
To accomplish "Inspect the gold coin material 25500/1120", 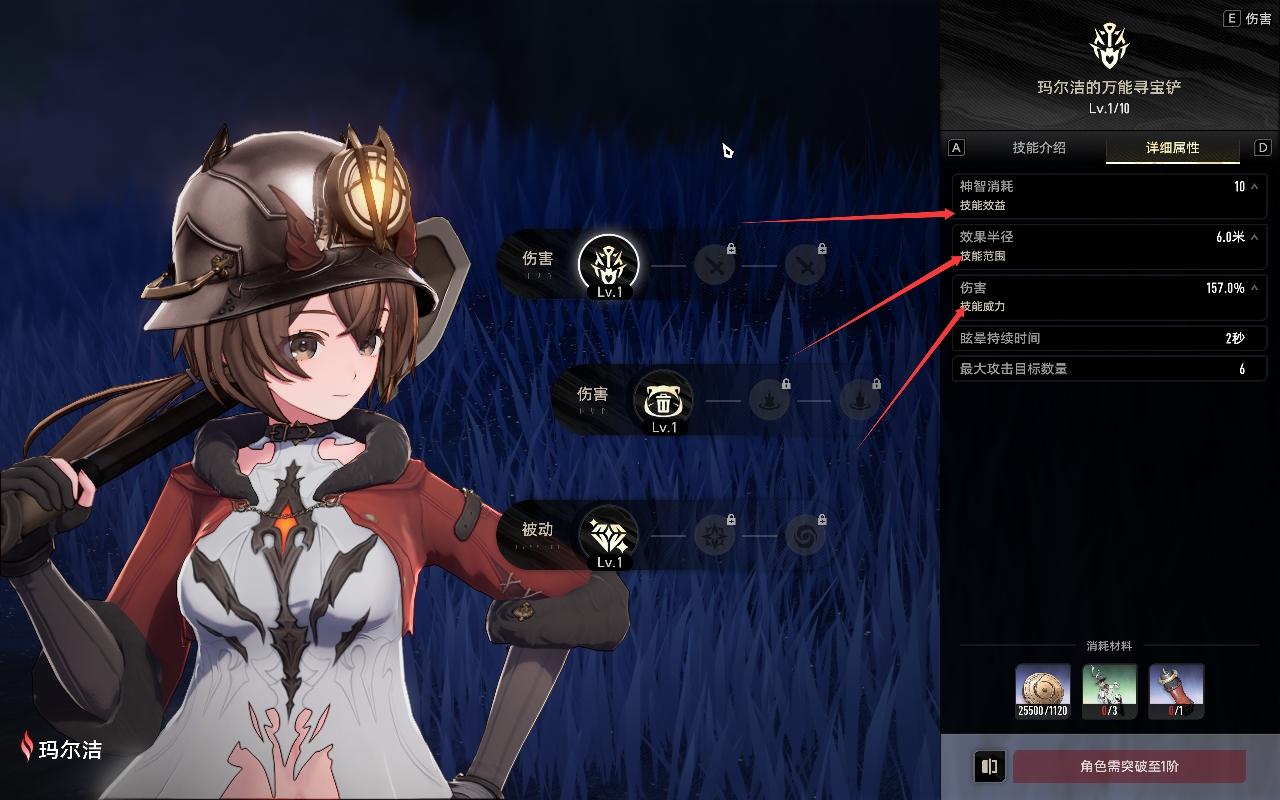I will pos(1043,691).
